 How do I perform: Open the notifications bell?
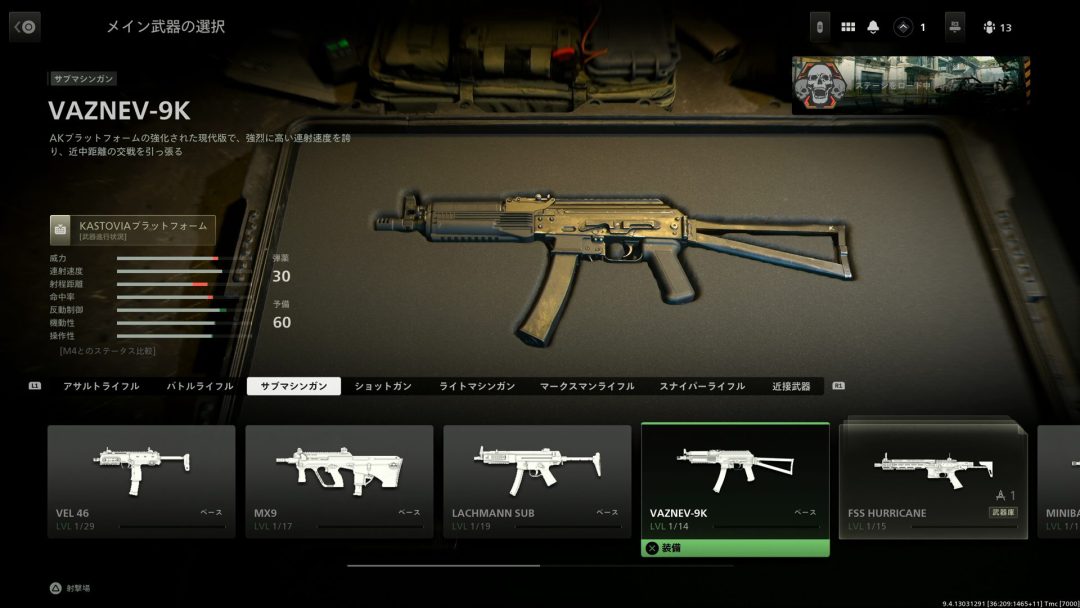click(x=875, y=27)
